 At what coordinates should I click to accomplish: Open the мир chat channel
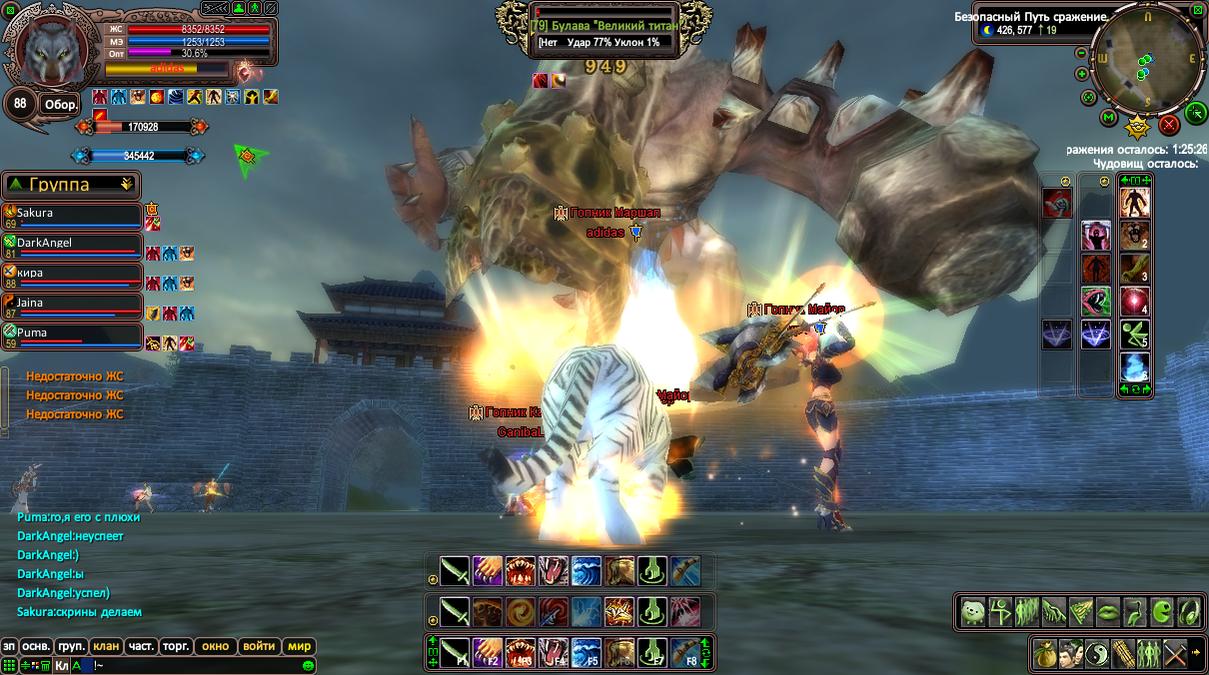coord(299,646)
